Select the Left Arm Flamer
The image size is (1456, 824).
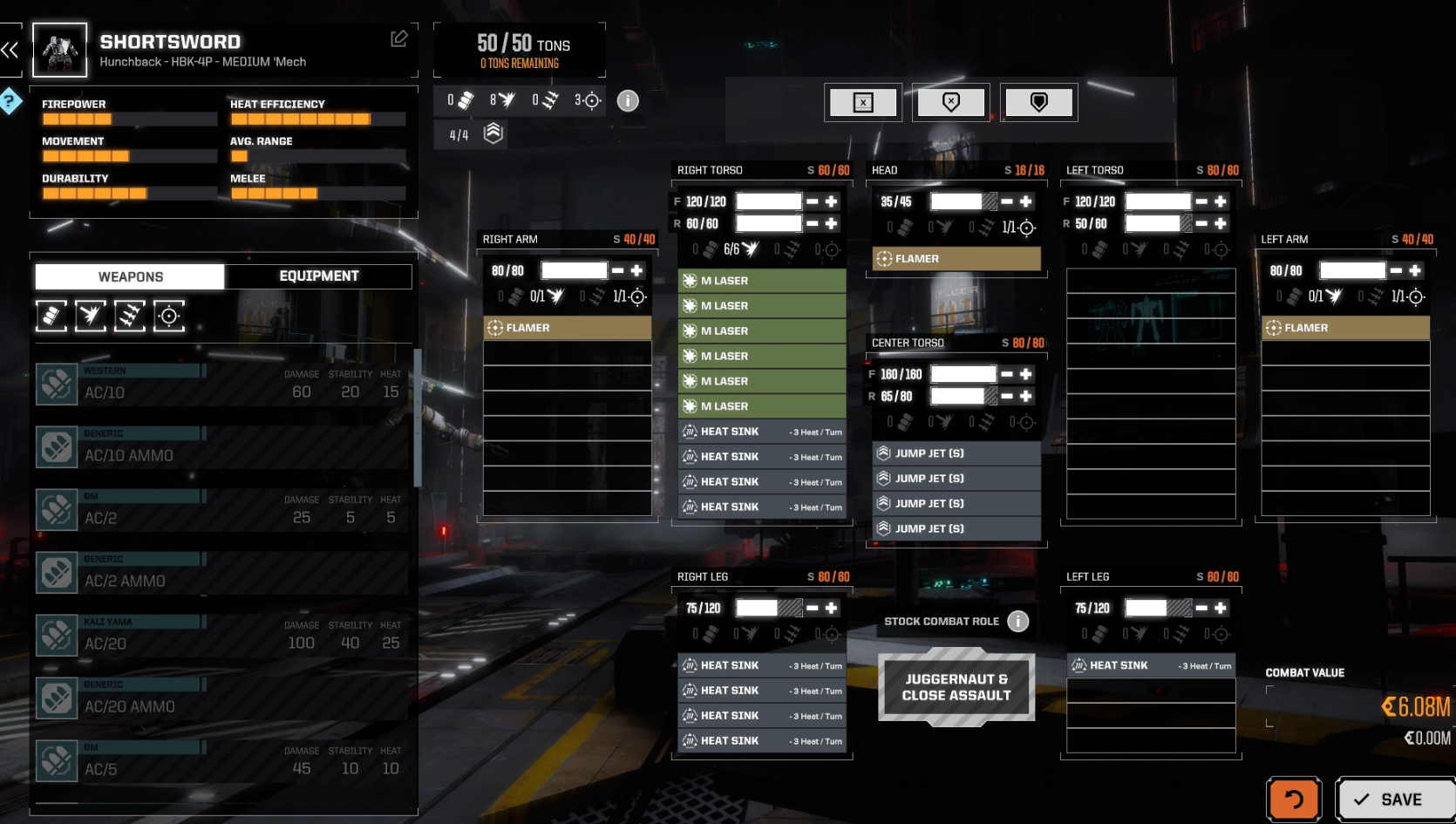1345,328
